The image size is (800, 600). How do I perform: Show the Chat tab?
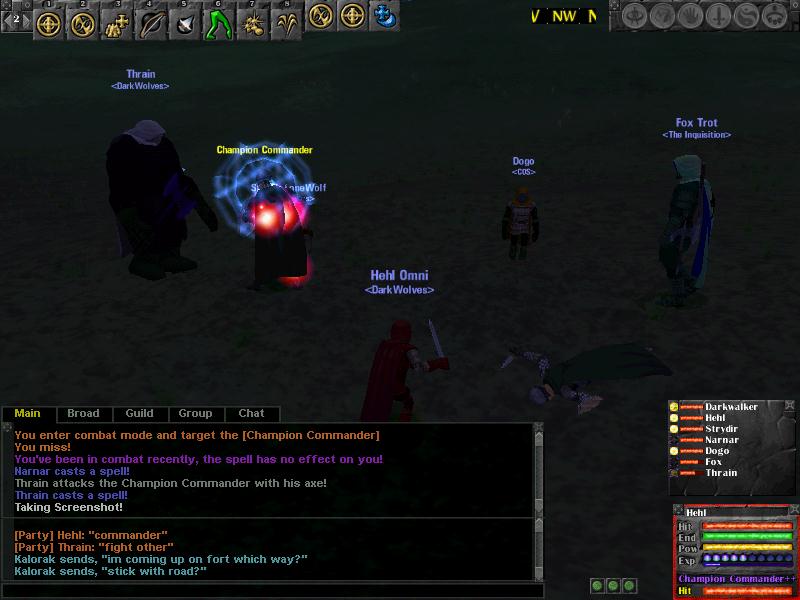(x=251, y=413)
